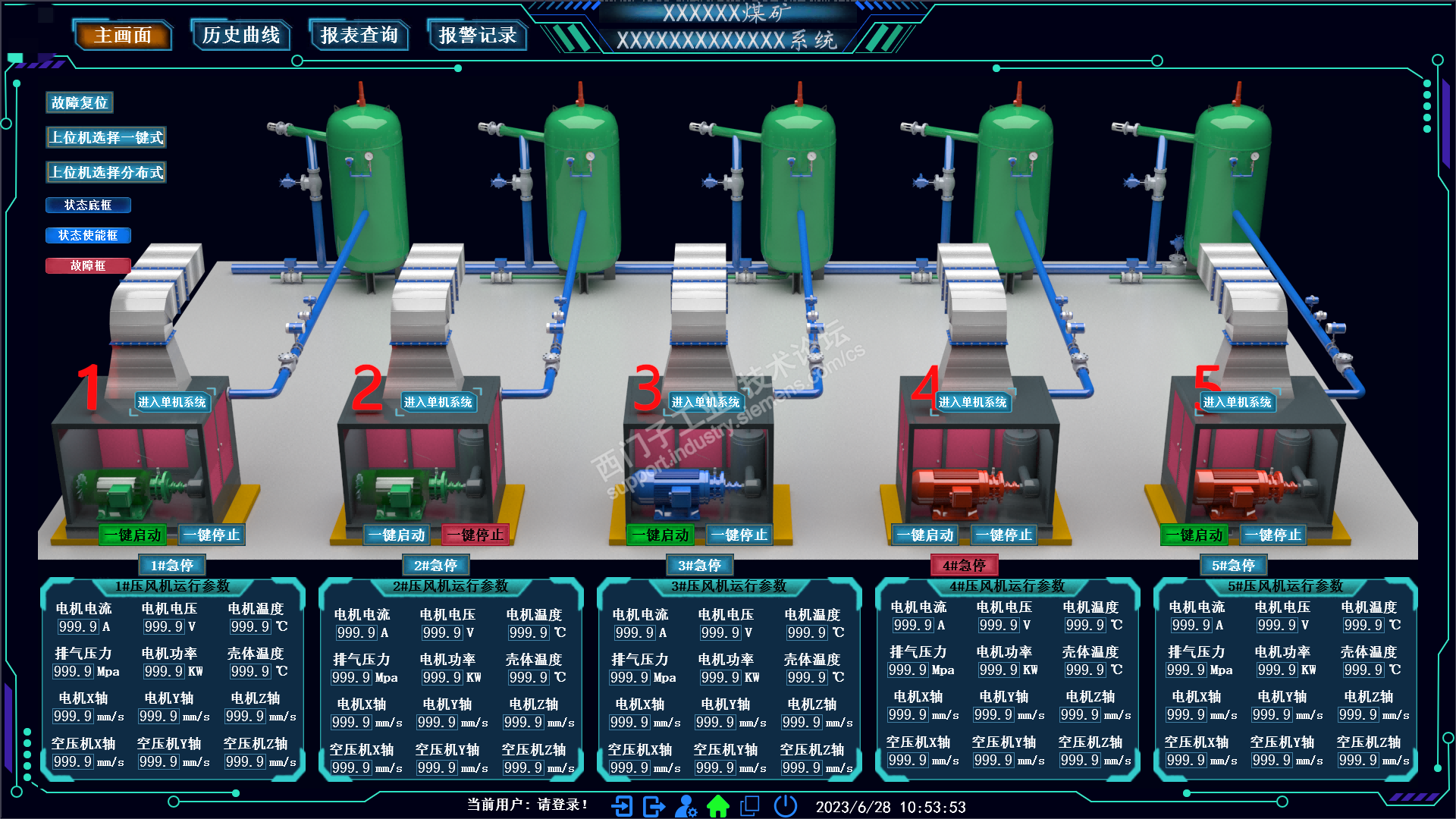1456x819 pixels.
Task: Enter single-unit system for compressor 3
Action: (705, 402)
